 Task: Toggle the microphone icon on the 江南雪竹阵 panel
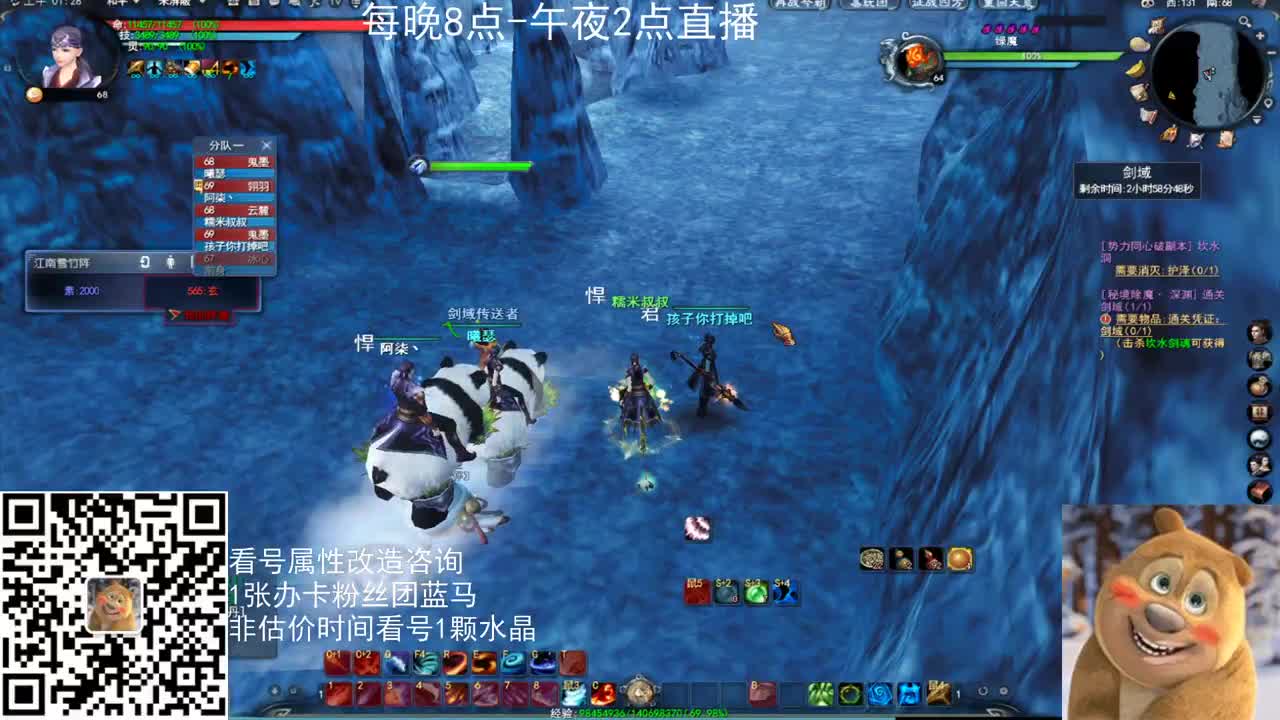coord(173,262)
